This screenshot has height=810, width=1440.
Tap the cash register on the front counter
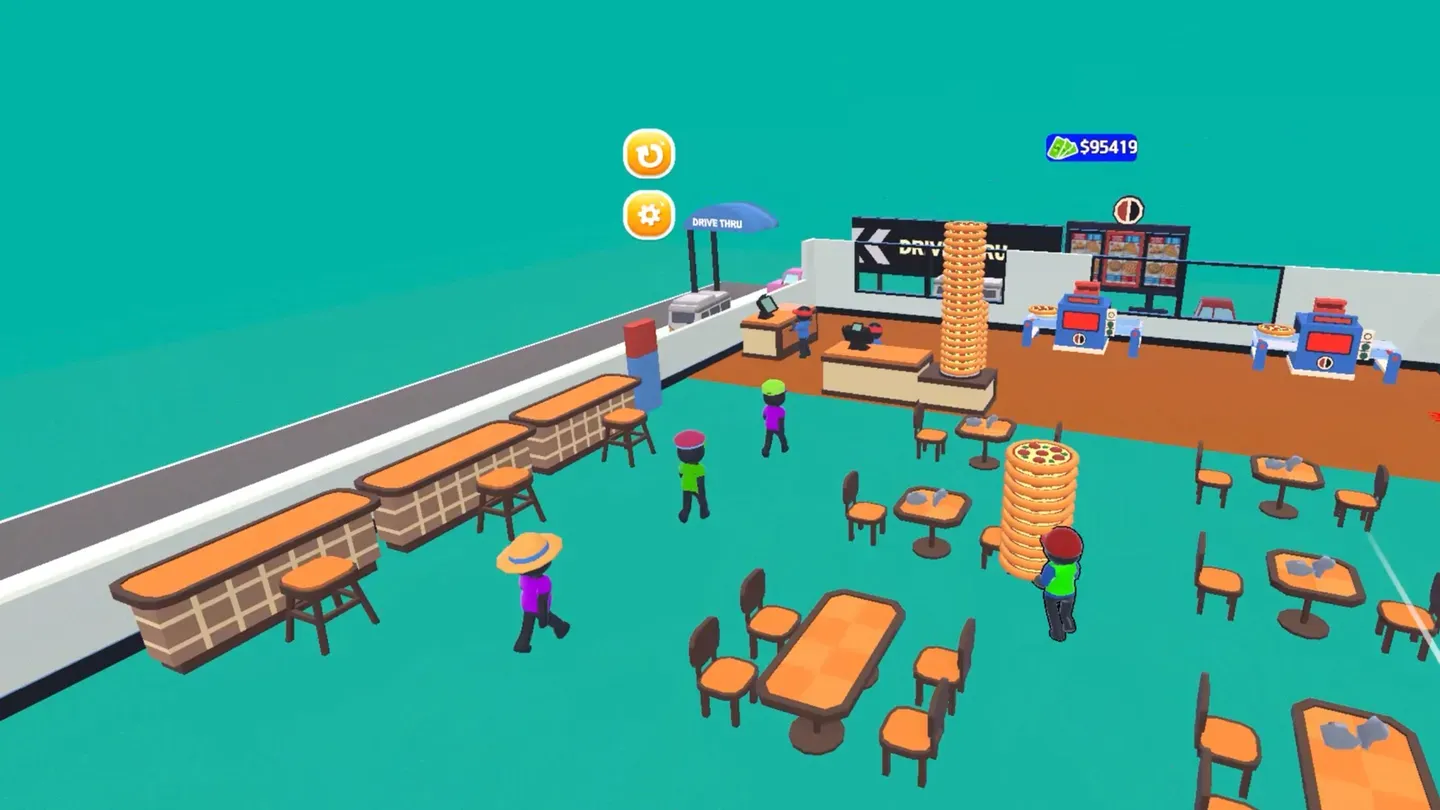coord(858,334)
